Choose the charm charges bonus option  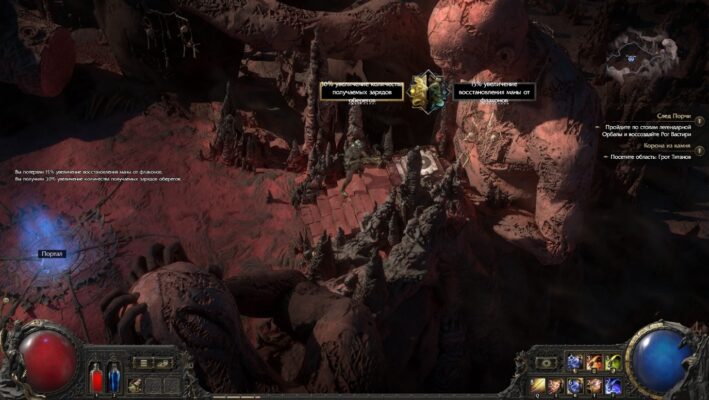coord(362,91)
